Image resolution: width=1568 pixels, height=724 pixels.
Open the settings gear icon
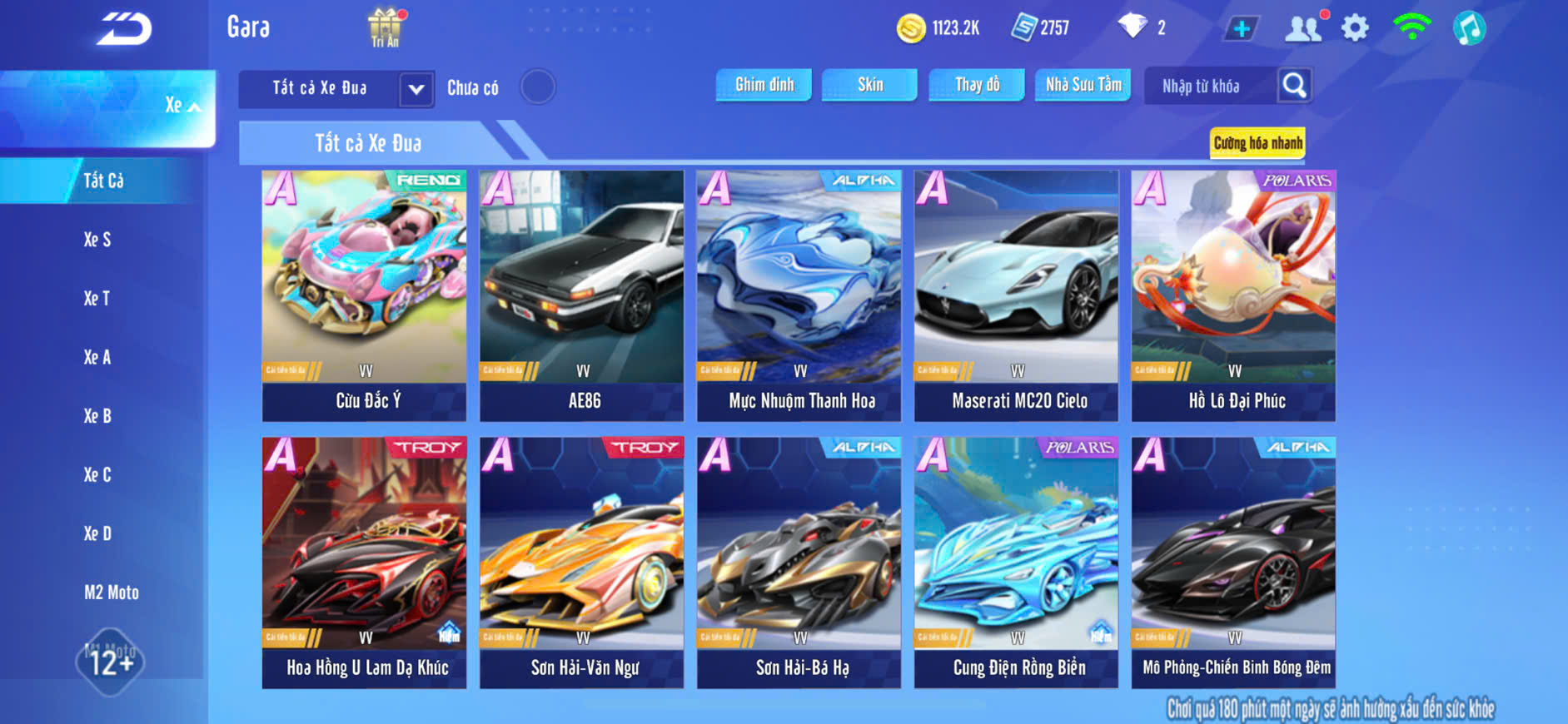[1355, 28]
